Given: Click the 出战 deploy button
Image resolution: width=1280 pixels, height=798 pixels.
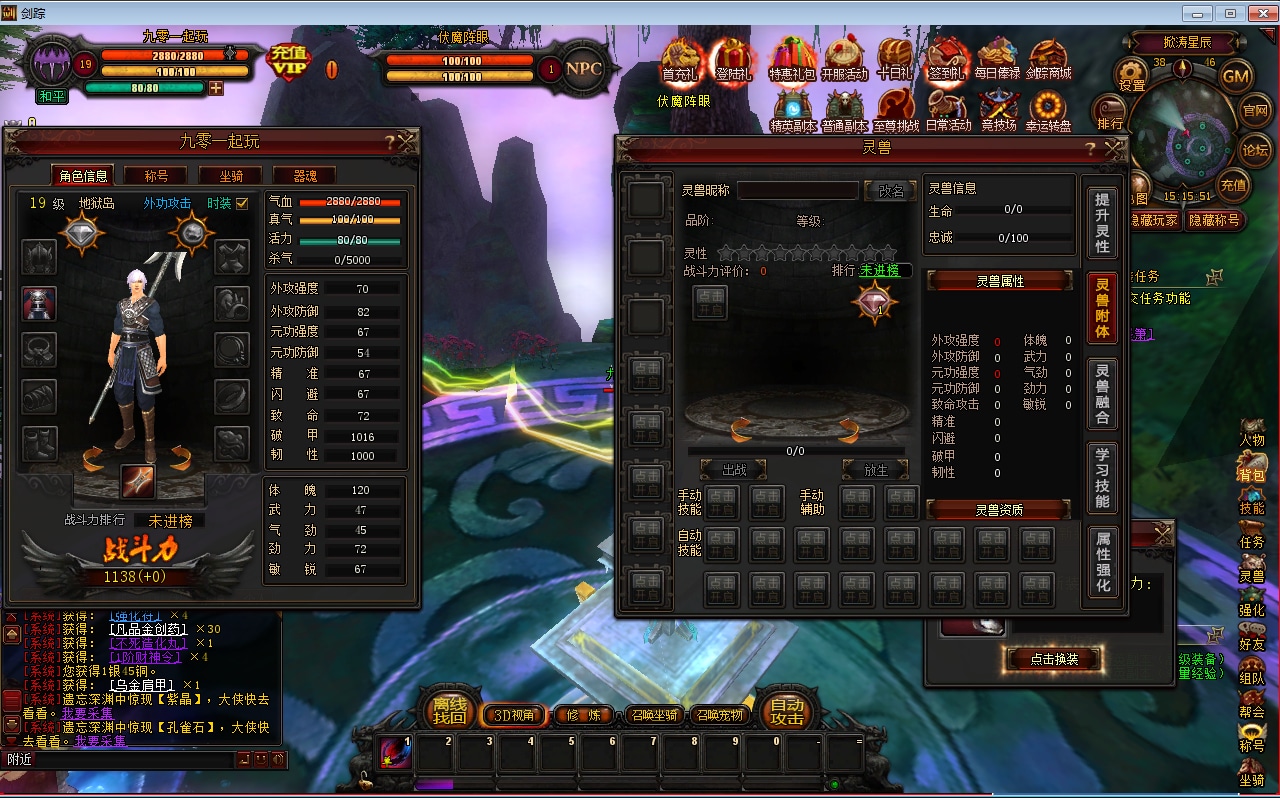Looking at the screenshot, I should click(x=734, y=470).
